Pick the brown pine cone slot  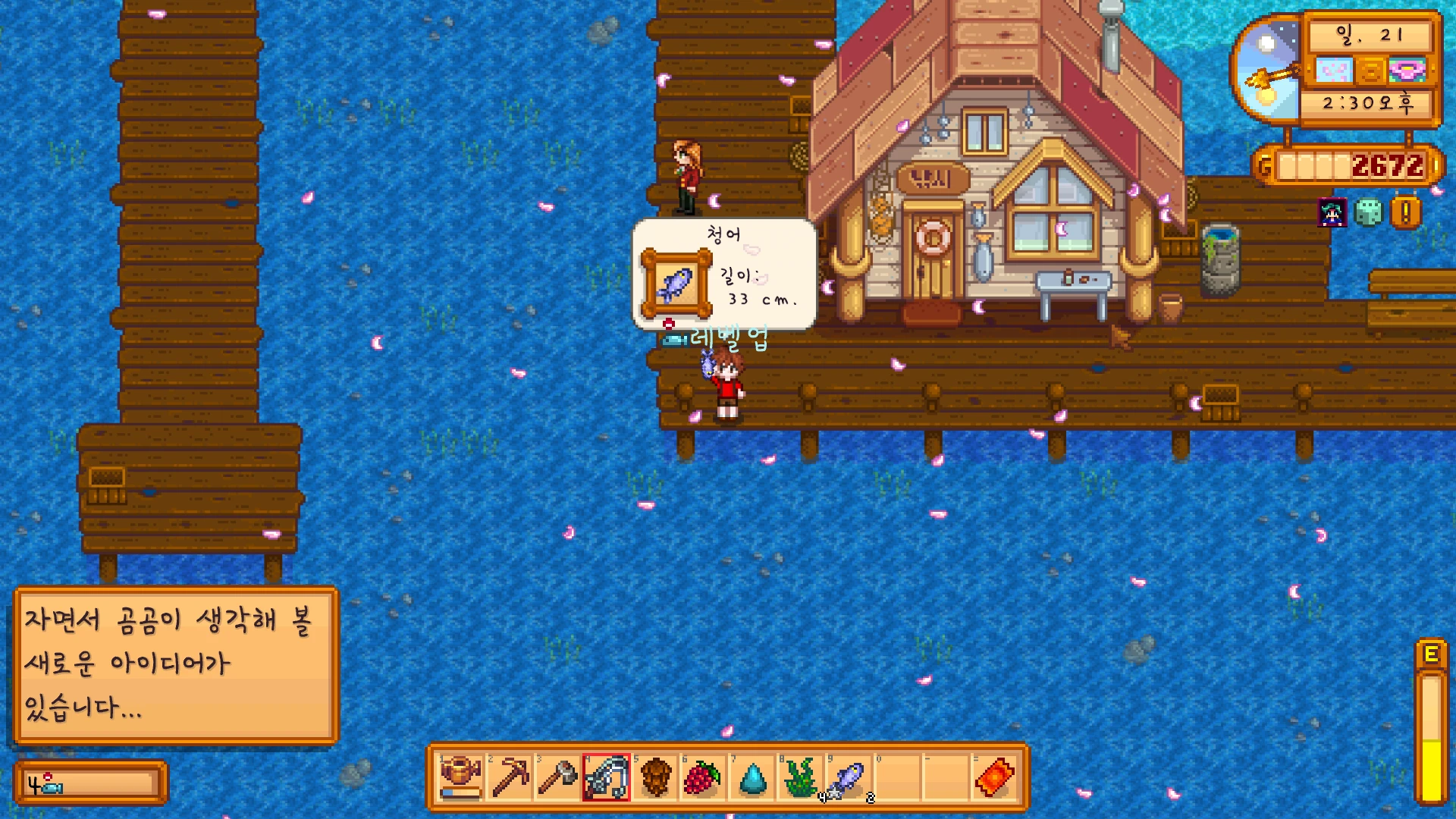coord(655,777)
